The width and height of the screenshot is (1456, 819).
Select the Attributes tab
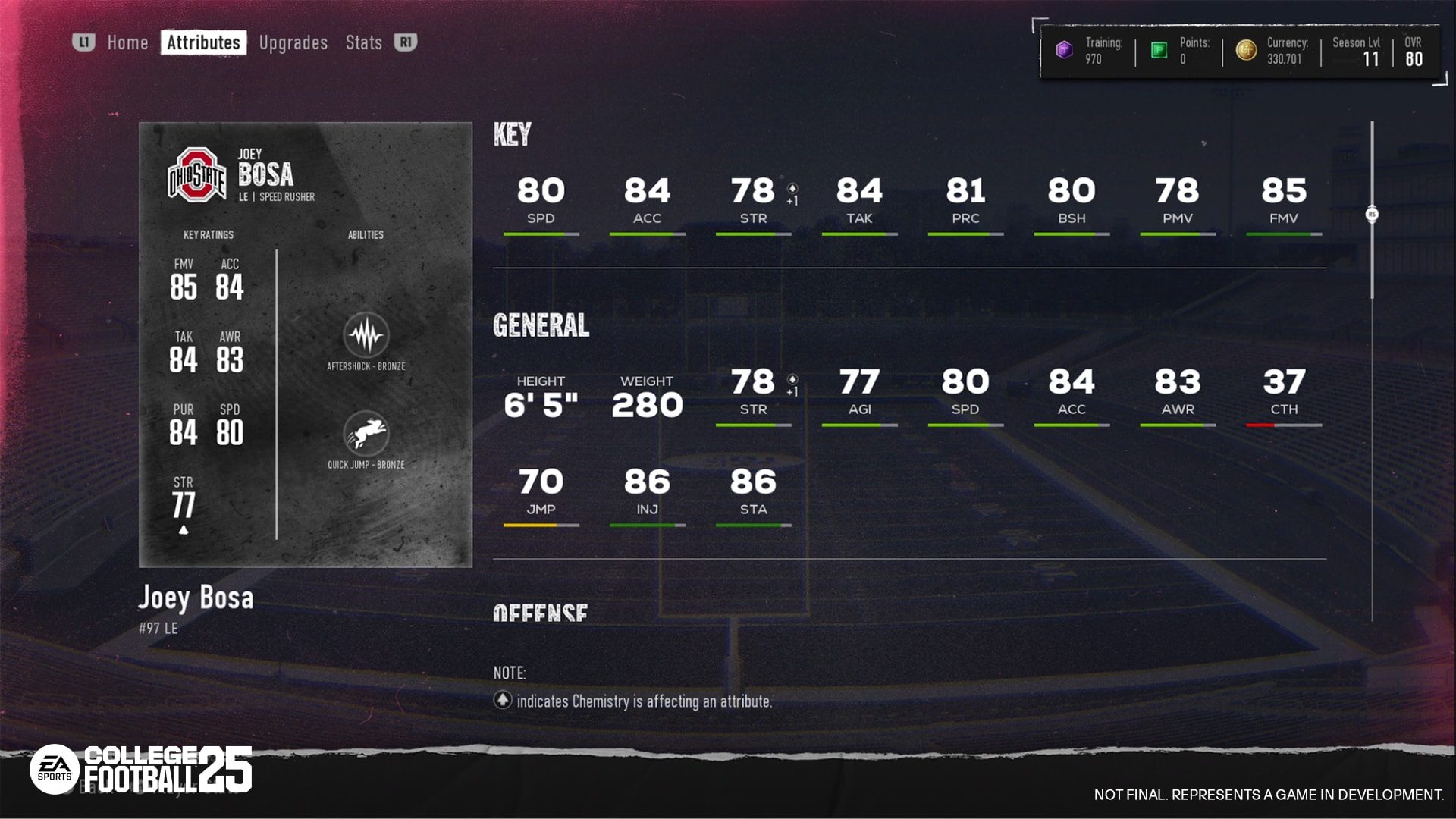point(202,42)
